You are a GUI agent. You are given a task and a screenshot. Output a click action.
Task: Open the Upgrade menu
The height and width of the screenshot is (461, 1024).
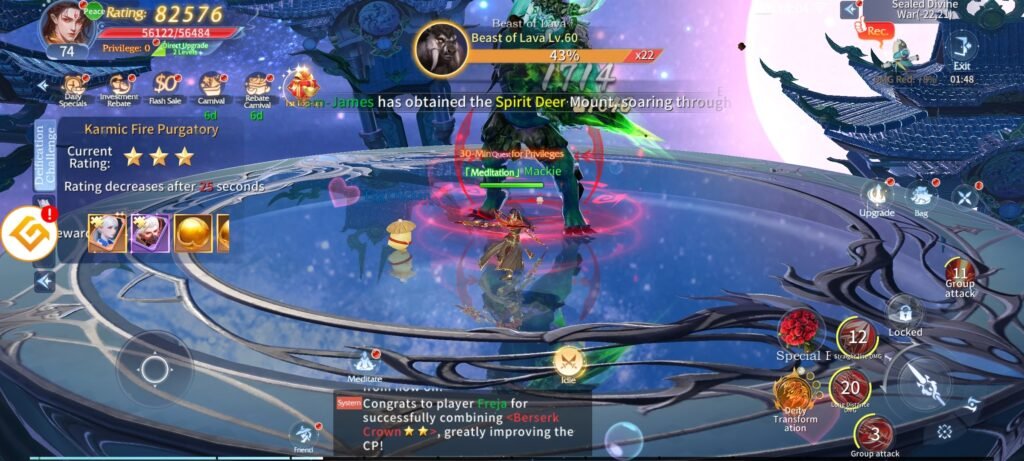pos(877,196)
